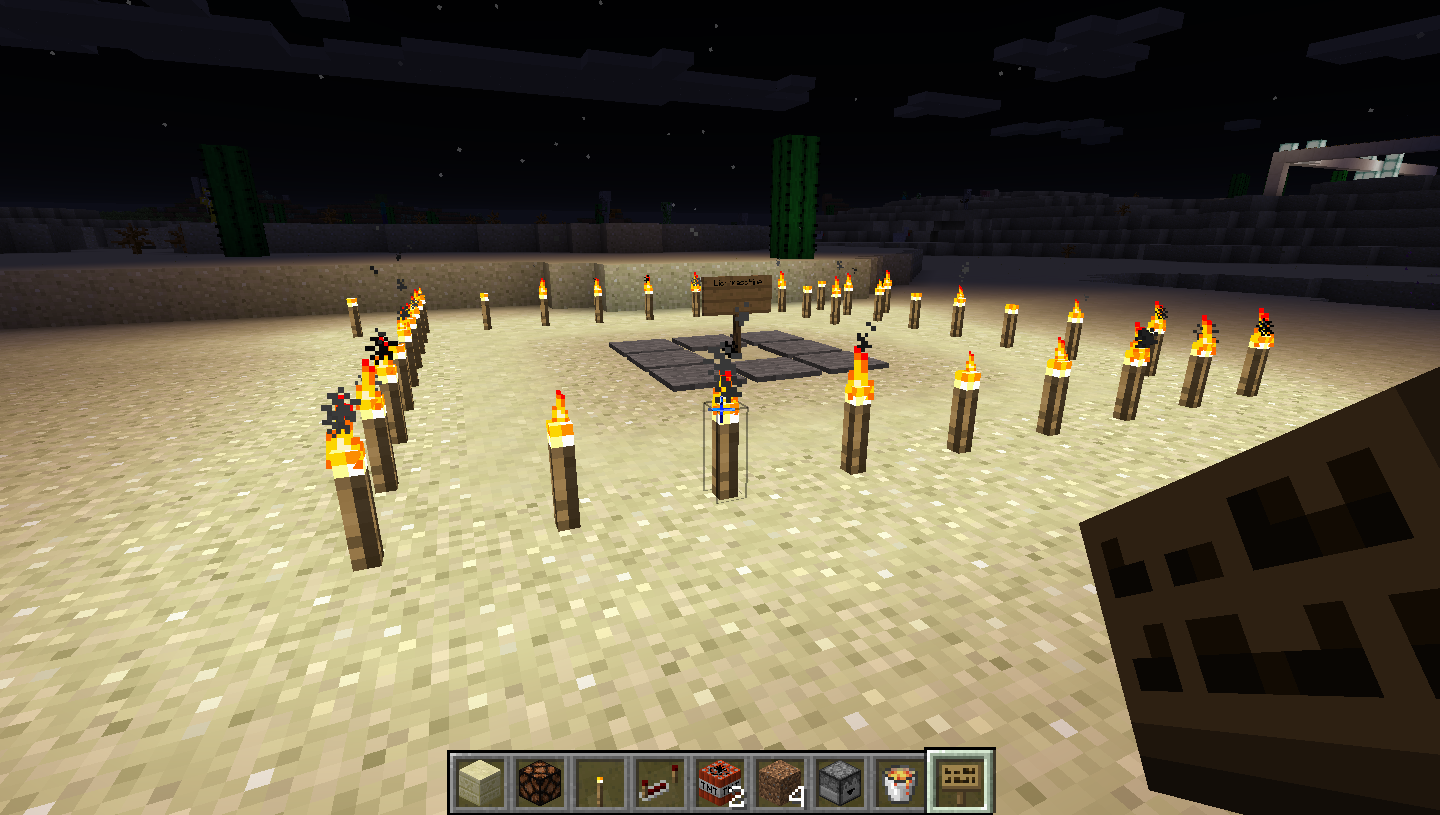The width and height of the screenshot is (1440, 815).
Task: Pick the lava bucket slot
Action: [900, 783]
